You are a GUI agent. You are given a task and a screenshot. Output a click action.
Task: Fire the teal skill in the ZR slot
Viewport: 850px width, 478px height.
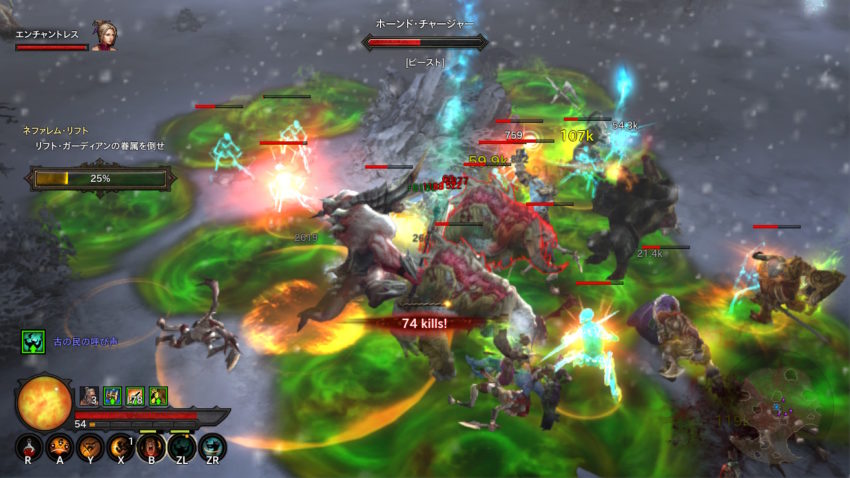(212, 446)
